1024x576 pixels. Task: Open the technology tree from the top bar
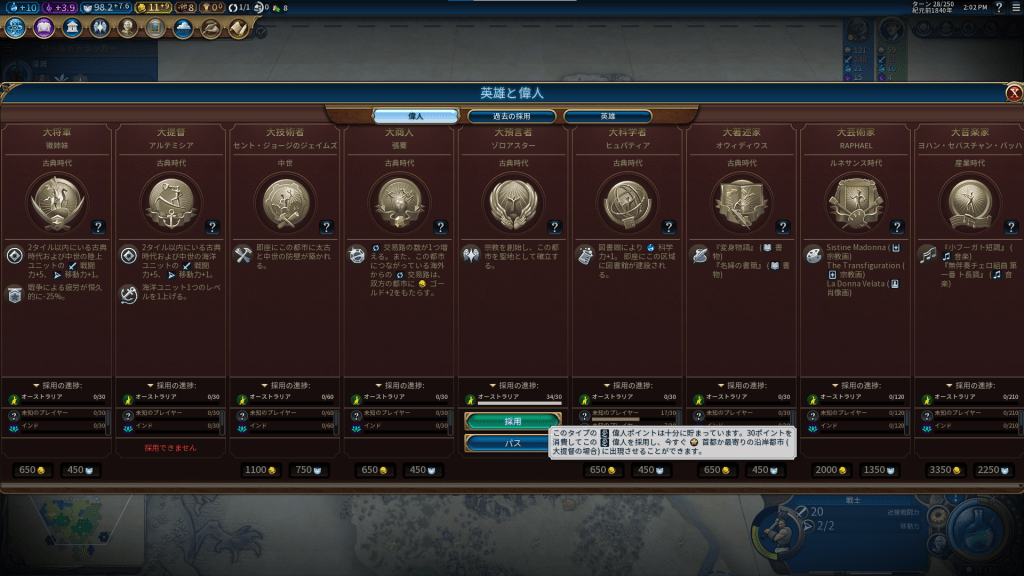[15, 28]
